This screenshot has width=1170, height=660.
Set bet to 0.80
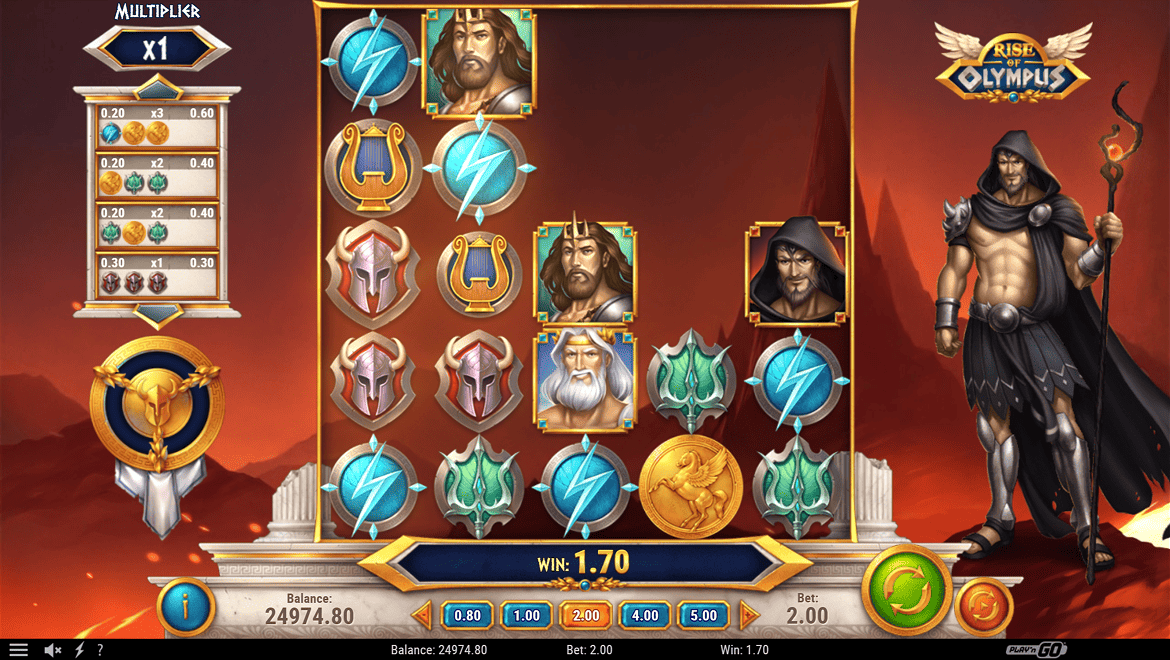click(467, 615)
